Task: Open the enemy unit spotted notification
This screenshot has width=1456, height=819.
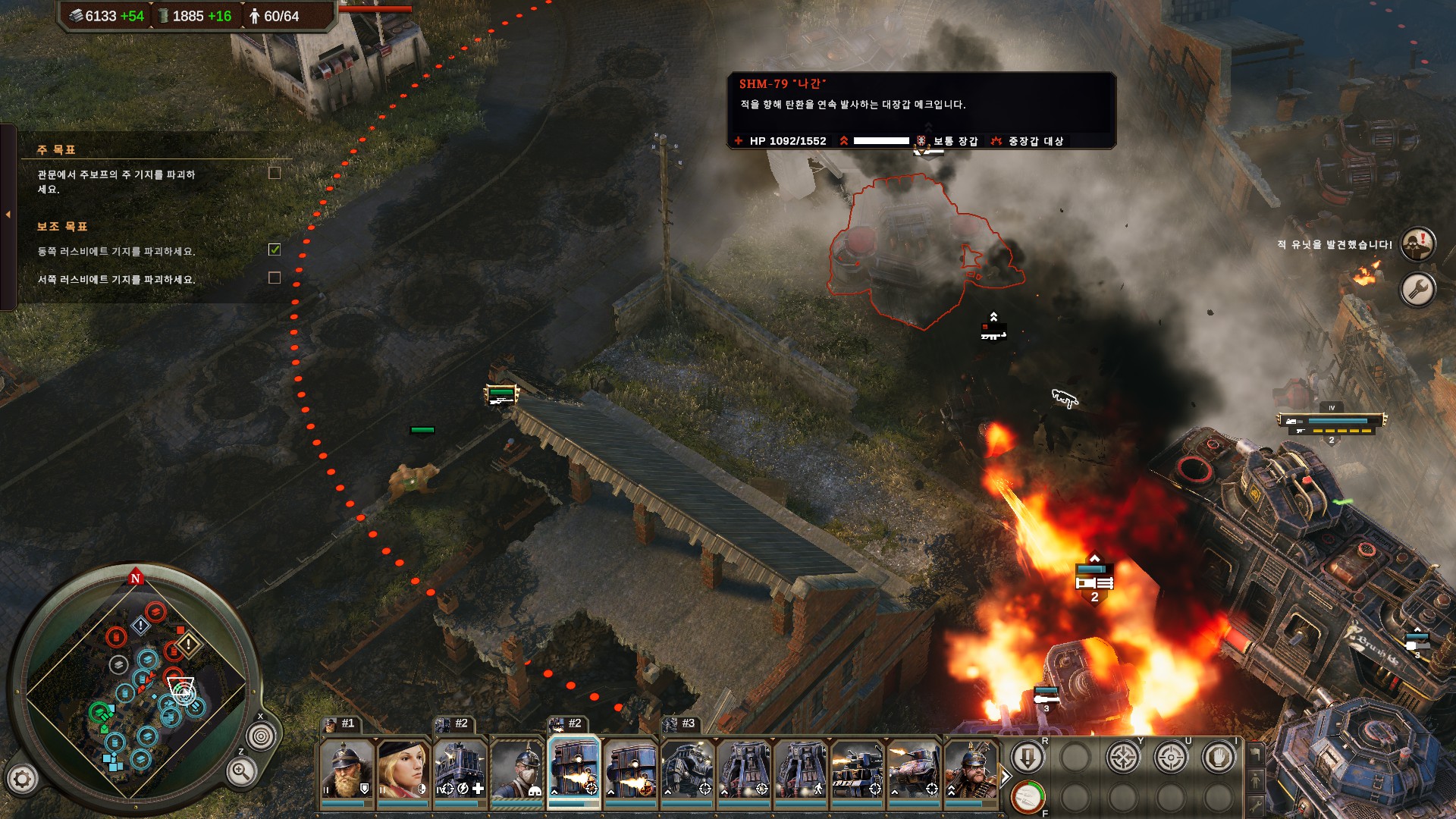Action: 1417,244
